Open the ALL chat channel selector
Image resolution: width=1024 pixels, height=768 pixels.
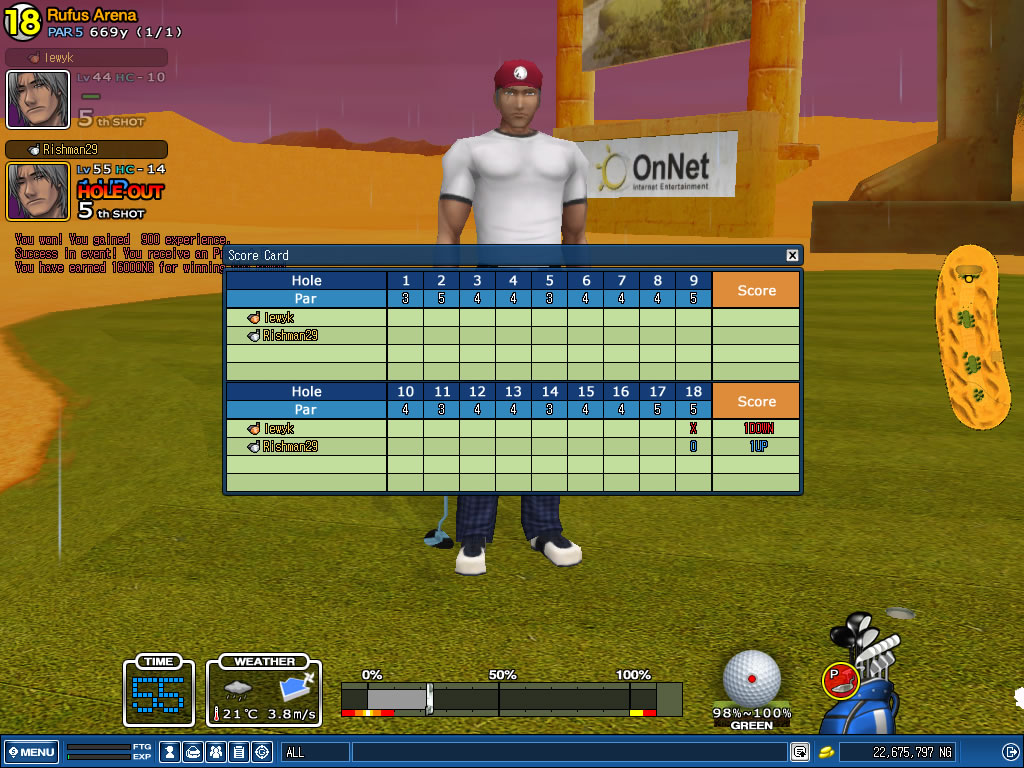(315, 752)
